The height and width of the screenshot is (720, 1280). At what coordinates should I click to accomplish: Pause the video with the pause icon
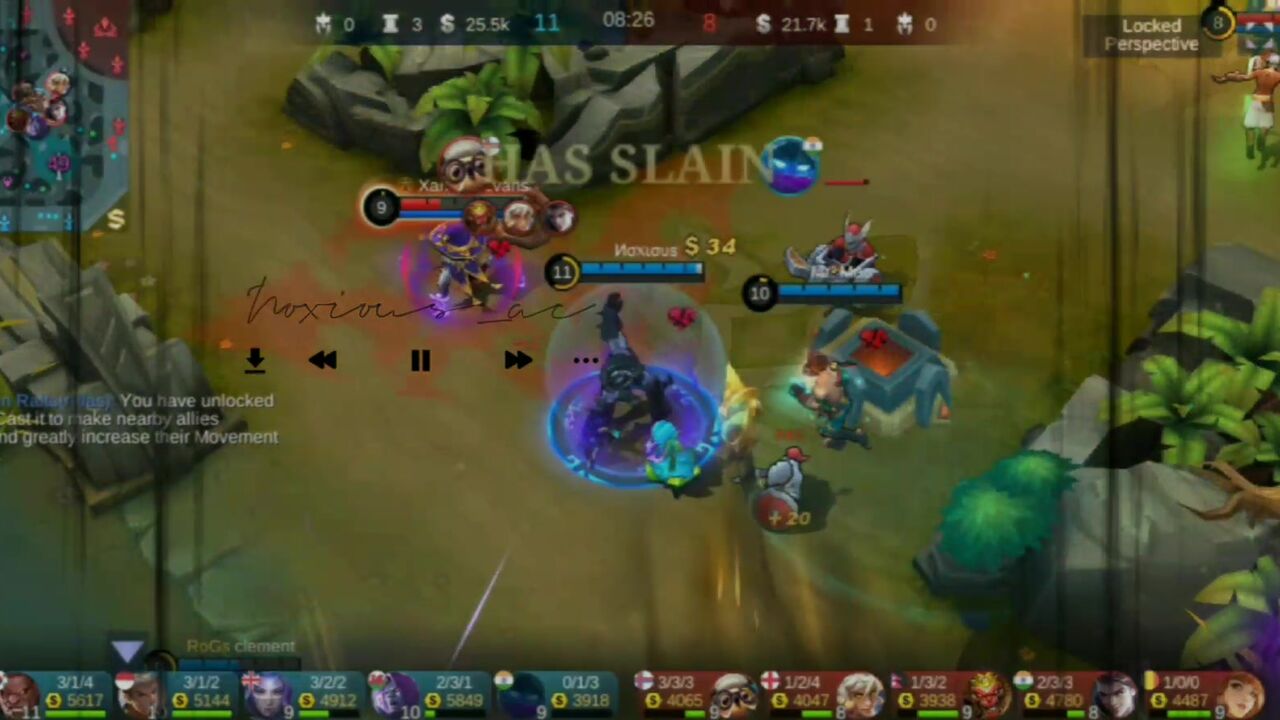click(419, 361)
